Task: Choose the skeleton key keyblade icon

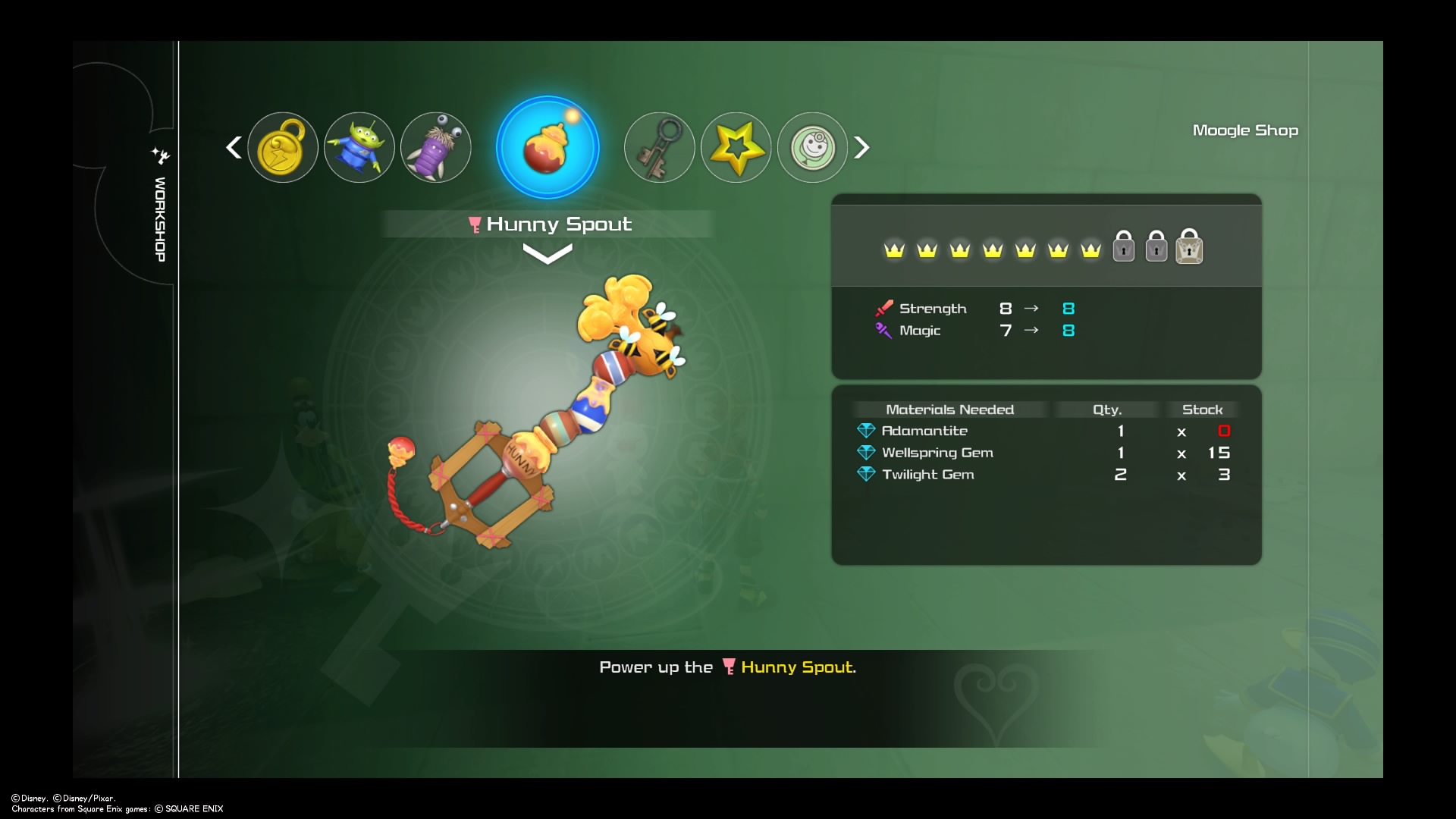Action: [659, 147]
